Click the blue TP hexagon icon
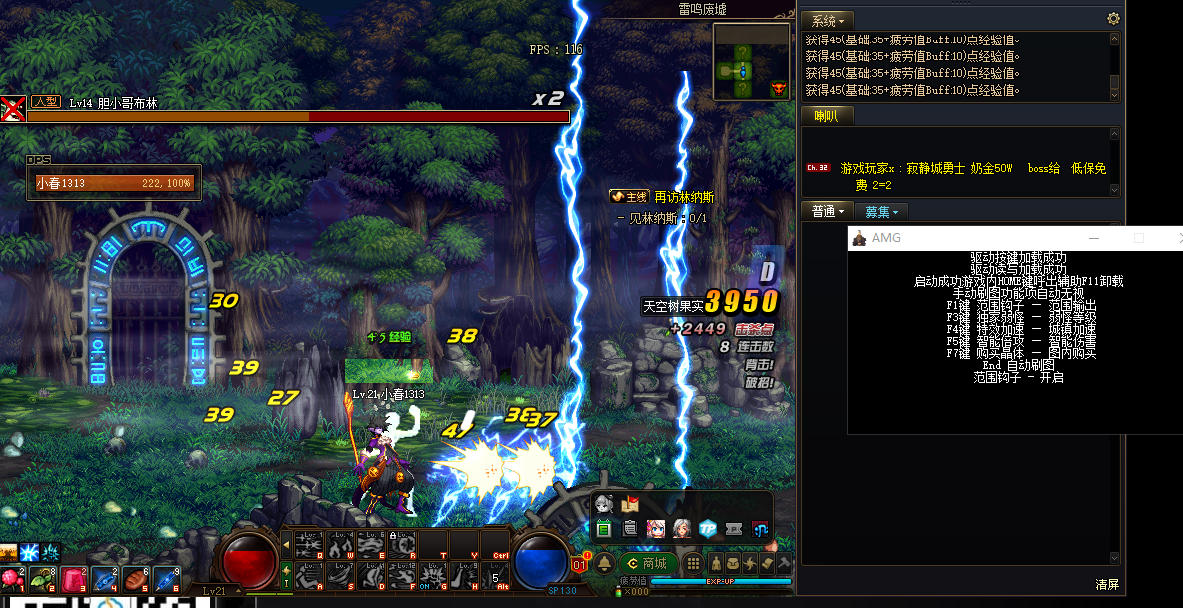The width and height of the screenshot is (1183, 608). point(708,529)
